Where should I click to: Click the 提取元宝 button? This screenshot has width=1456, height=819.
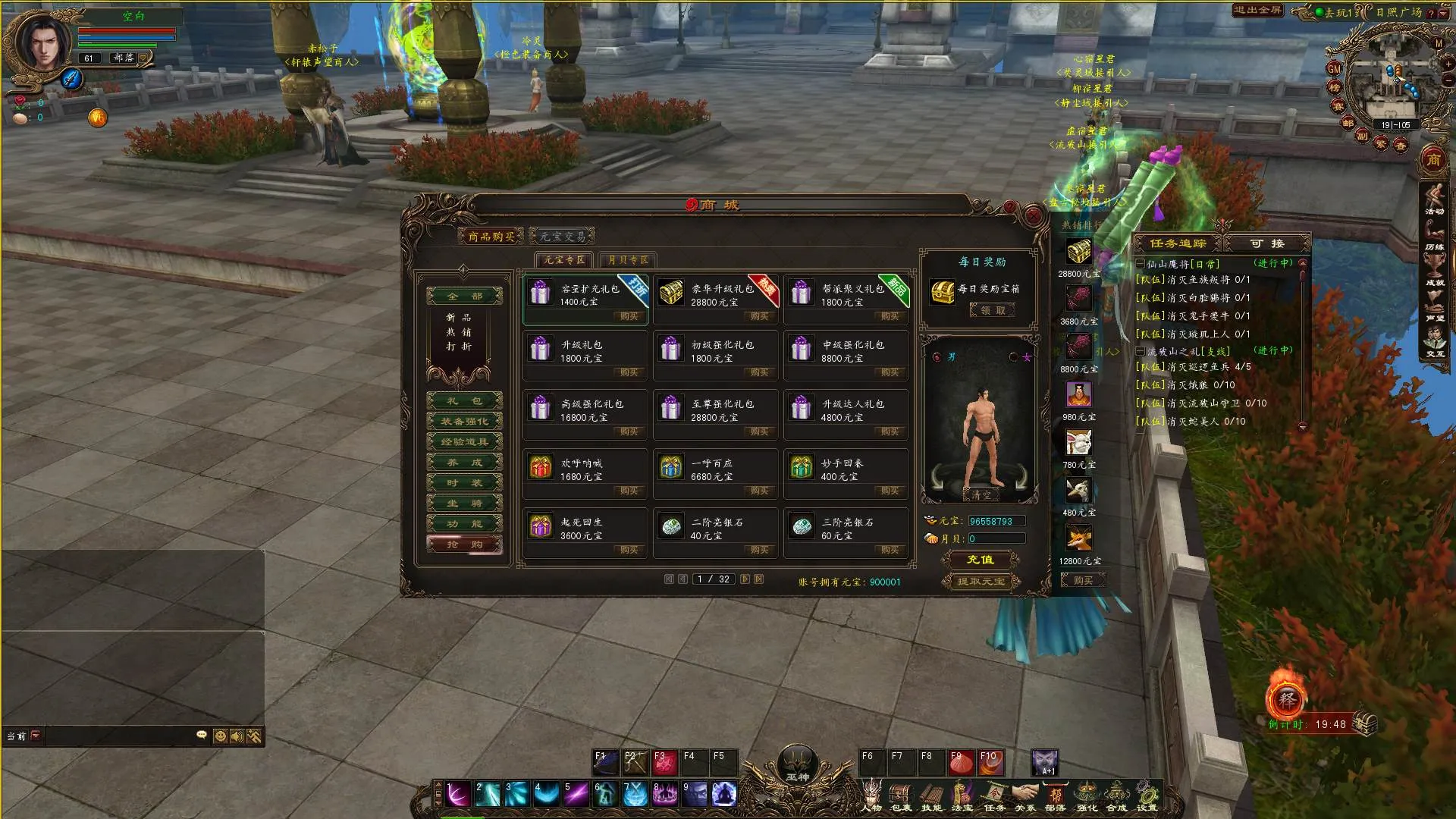click(981, 582)
